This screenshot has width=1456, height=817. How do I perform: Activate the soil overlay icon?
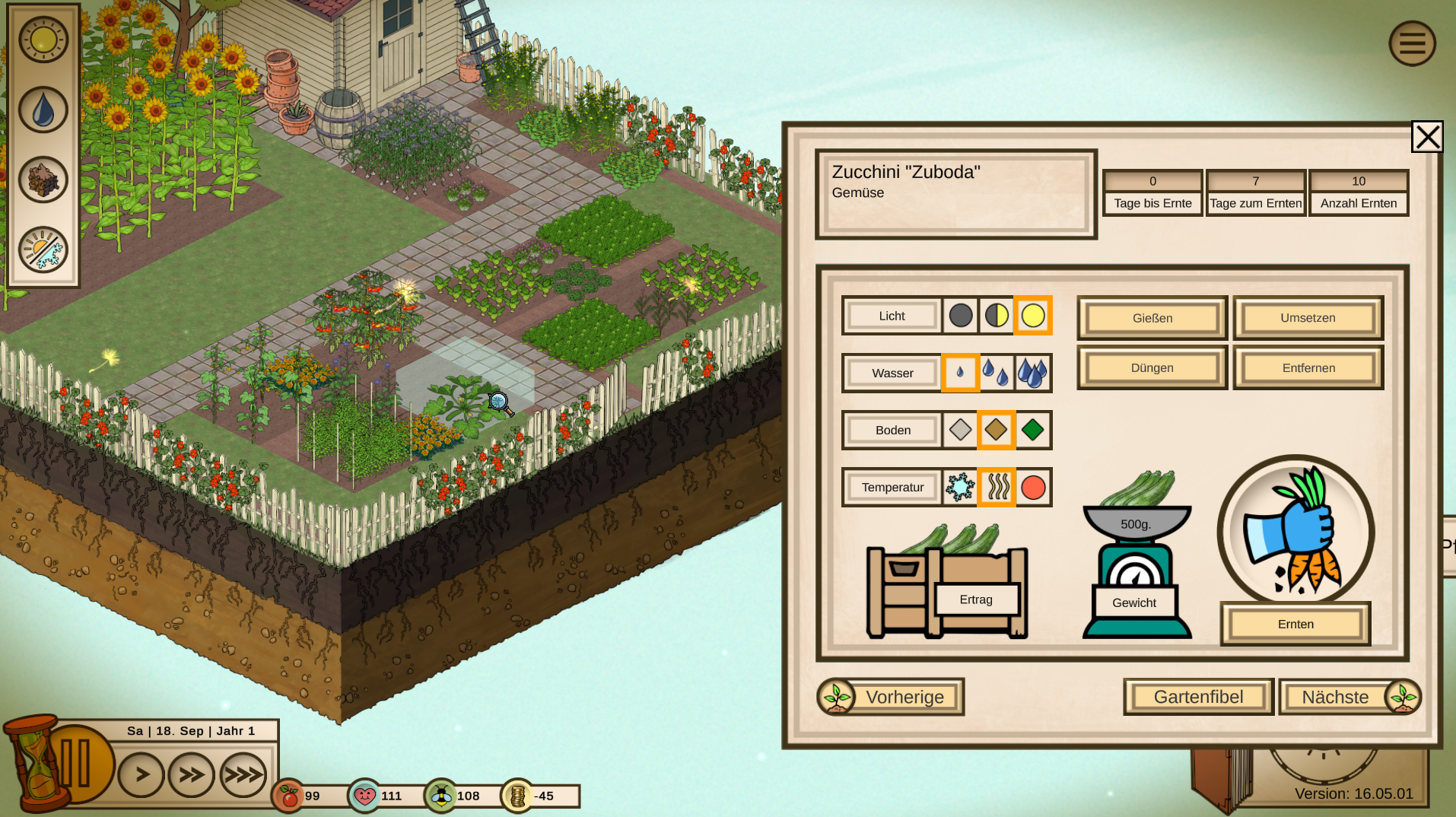(43, 180)
